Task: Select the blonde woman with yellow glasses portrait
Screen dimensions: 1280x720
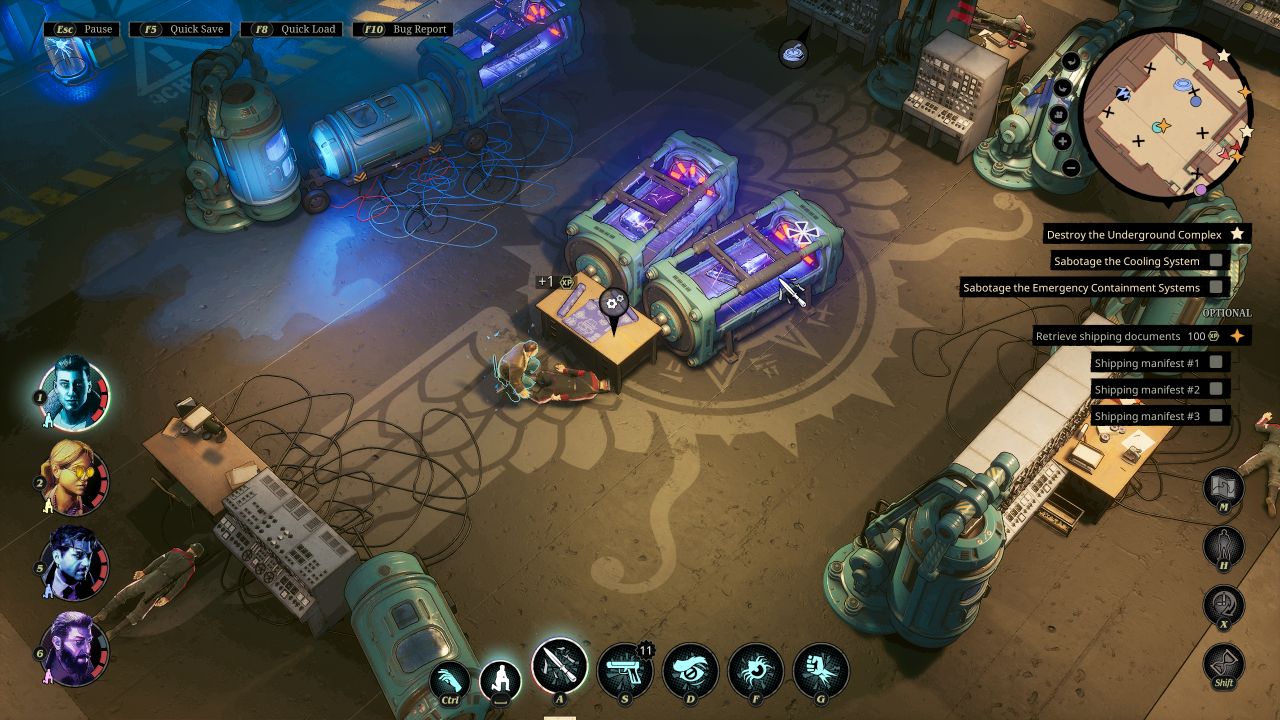Action: tap(73, 477)
